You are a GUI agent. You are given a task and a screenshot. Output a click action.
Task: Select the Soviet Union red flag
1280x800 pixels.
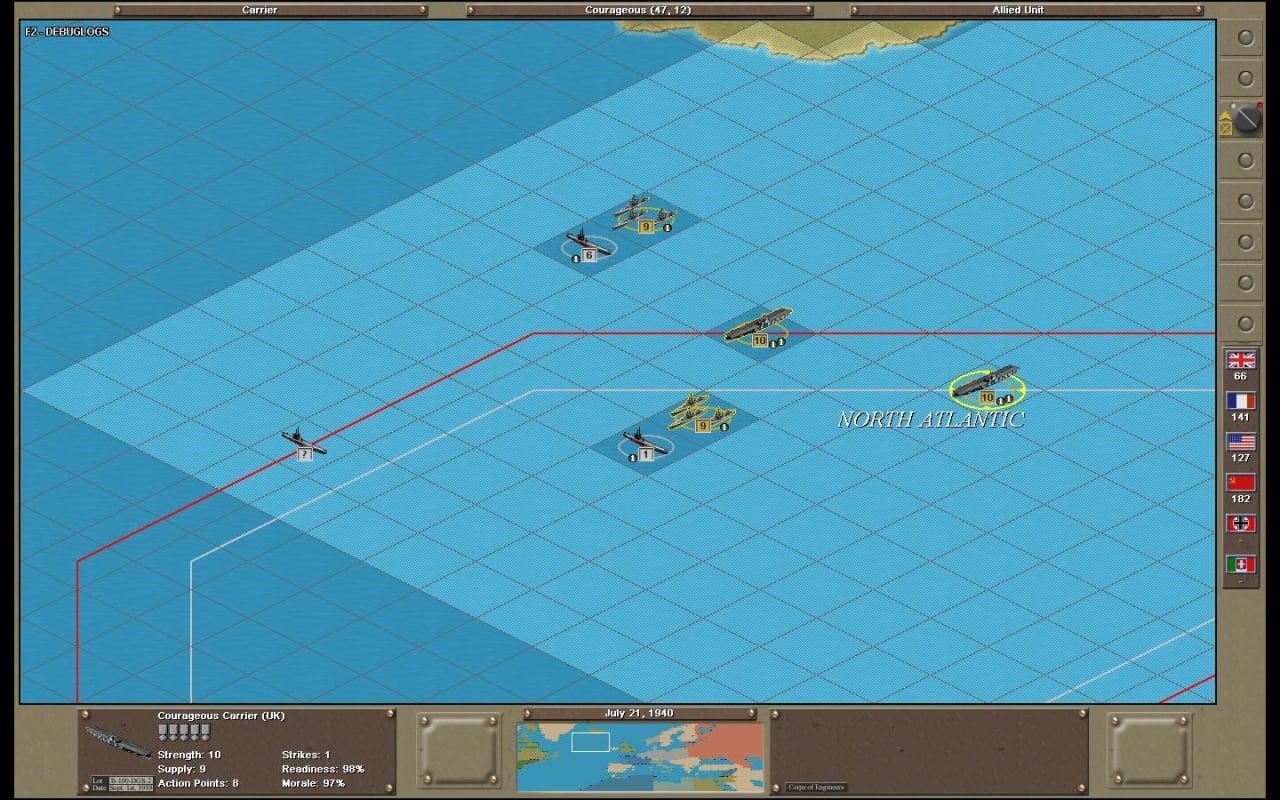(x=1241, y=483)
